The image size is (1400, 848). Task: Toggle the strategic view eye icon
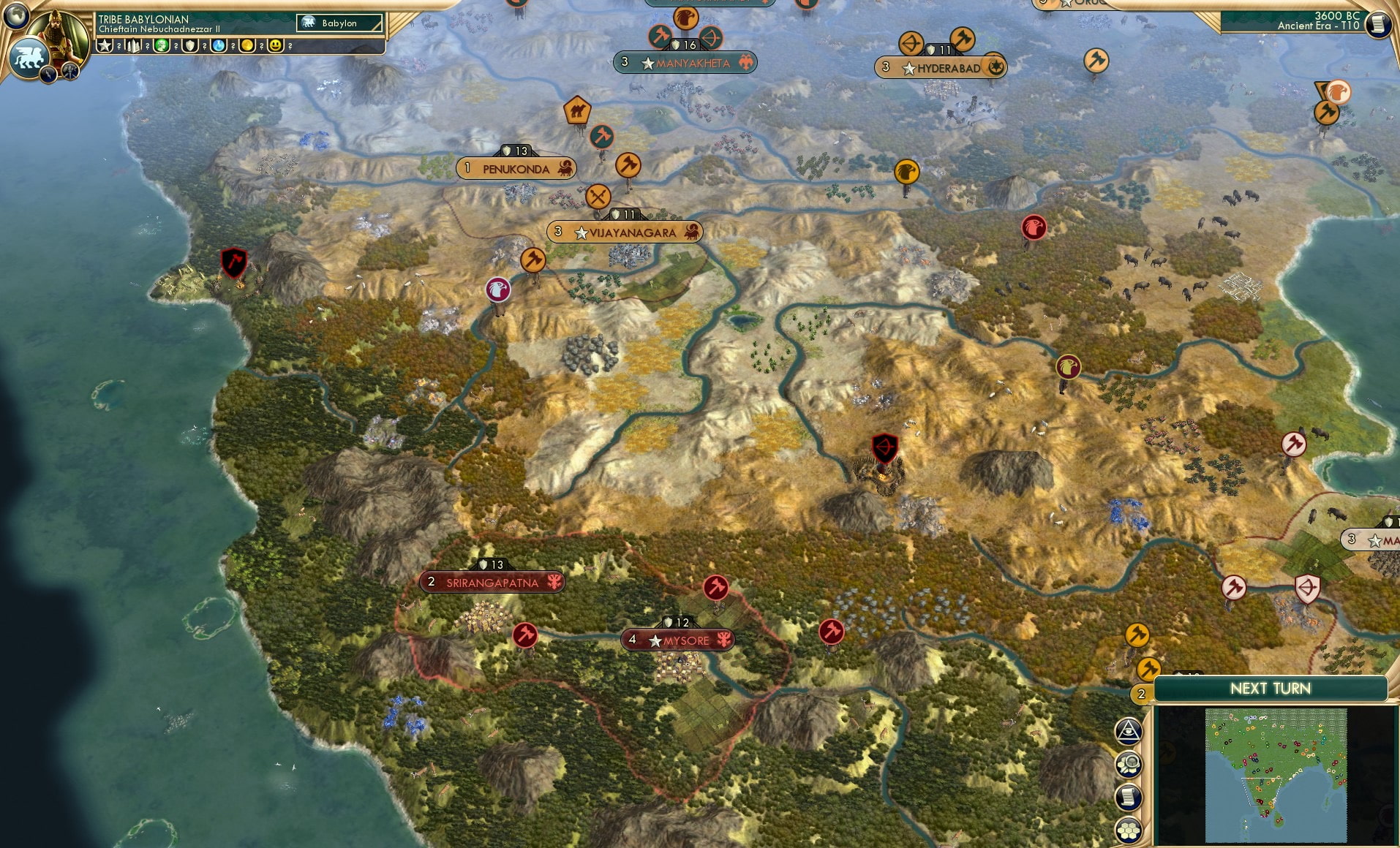(1129, 730)
